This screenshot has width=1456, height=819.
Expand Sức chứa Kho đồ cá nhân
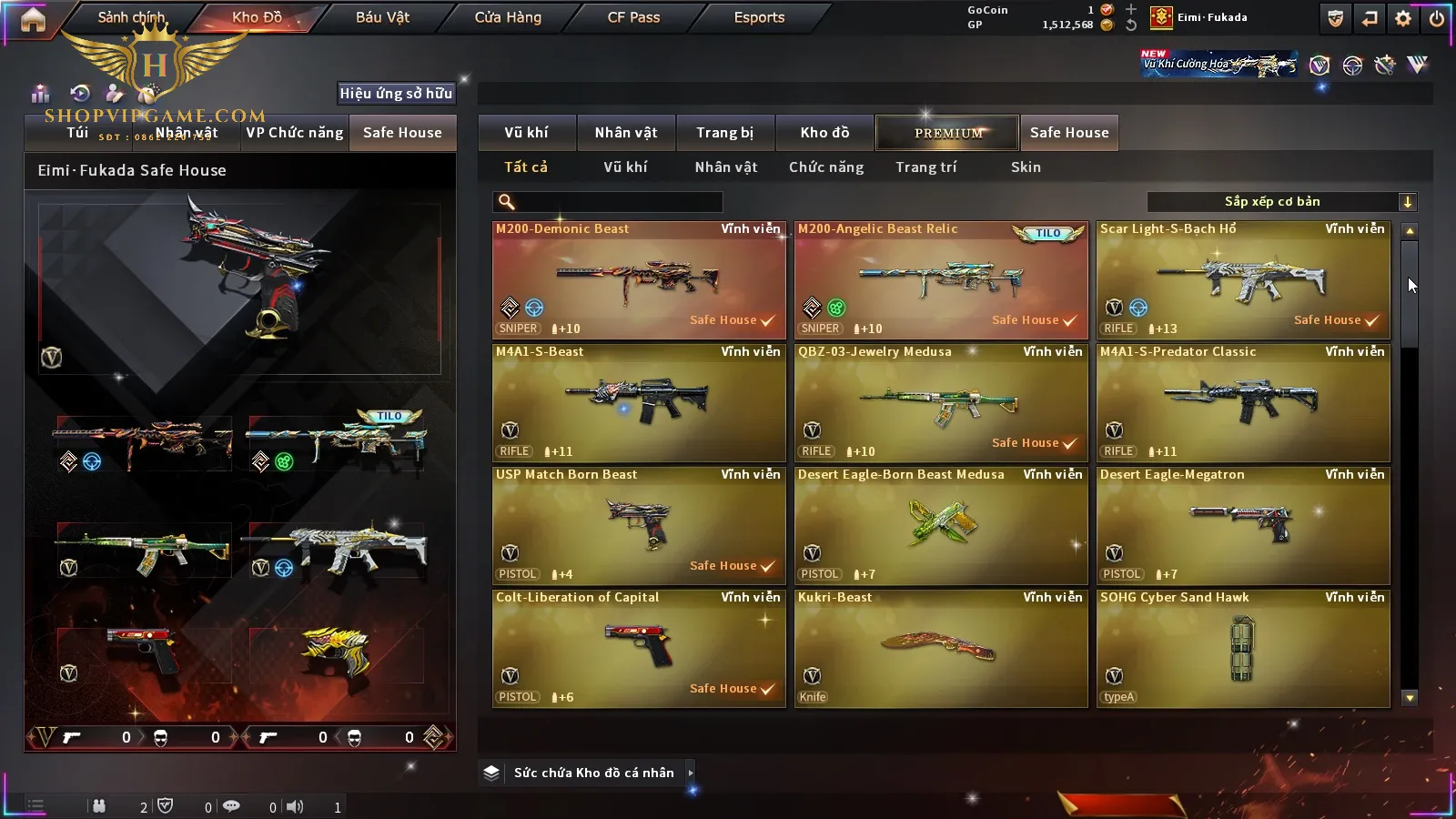pyautogui.click(x=593, y=773)
